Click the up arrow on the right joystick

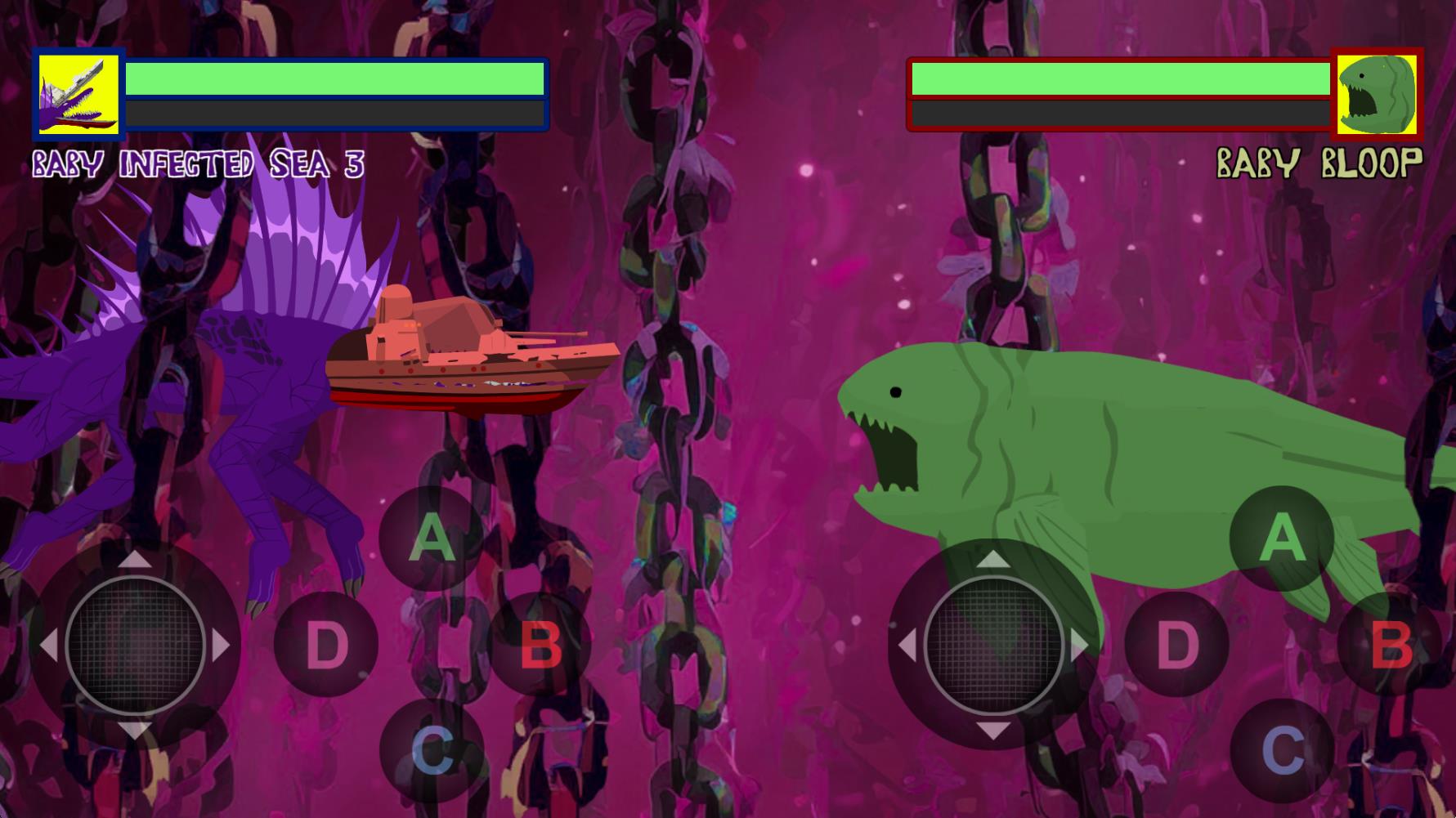pyautogui.click(x=993, y=560)
